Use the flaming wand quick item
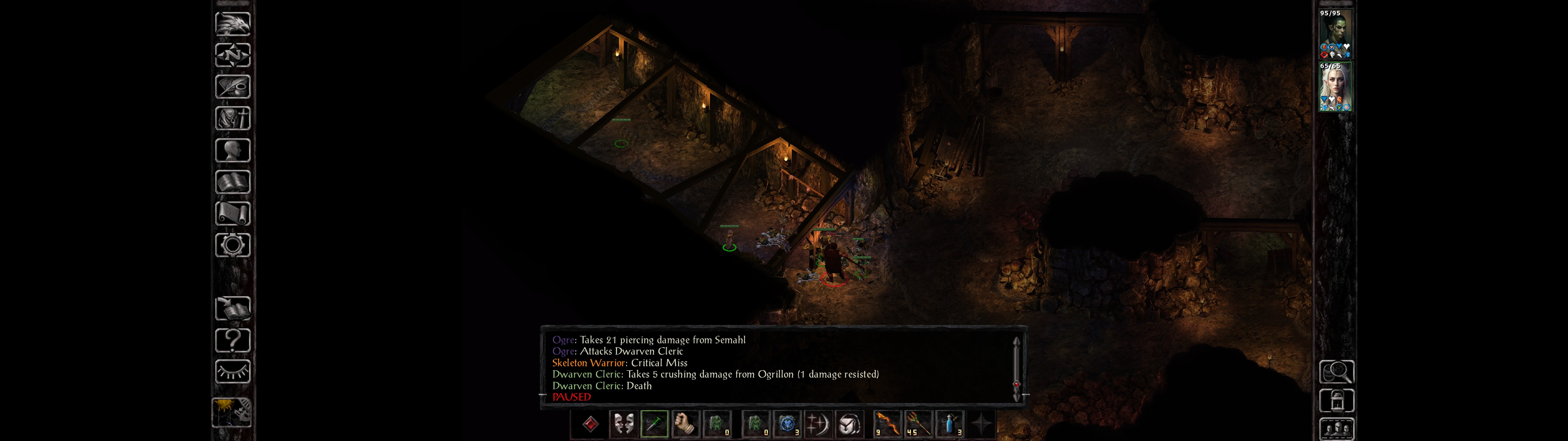This screenshot has height=441, width=1568. coord(918,424)
